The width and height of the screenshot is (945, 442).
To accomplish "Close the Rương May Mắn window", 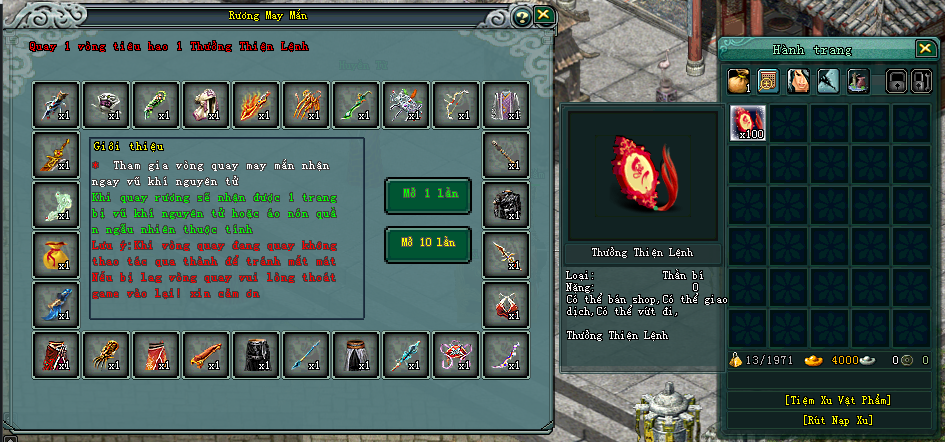I will pyautogui.click(x=543, y=15).
